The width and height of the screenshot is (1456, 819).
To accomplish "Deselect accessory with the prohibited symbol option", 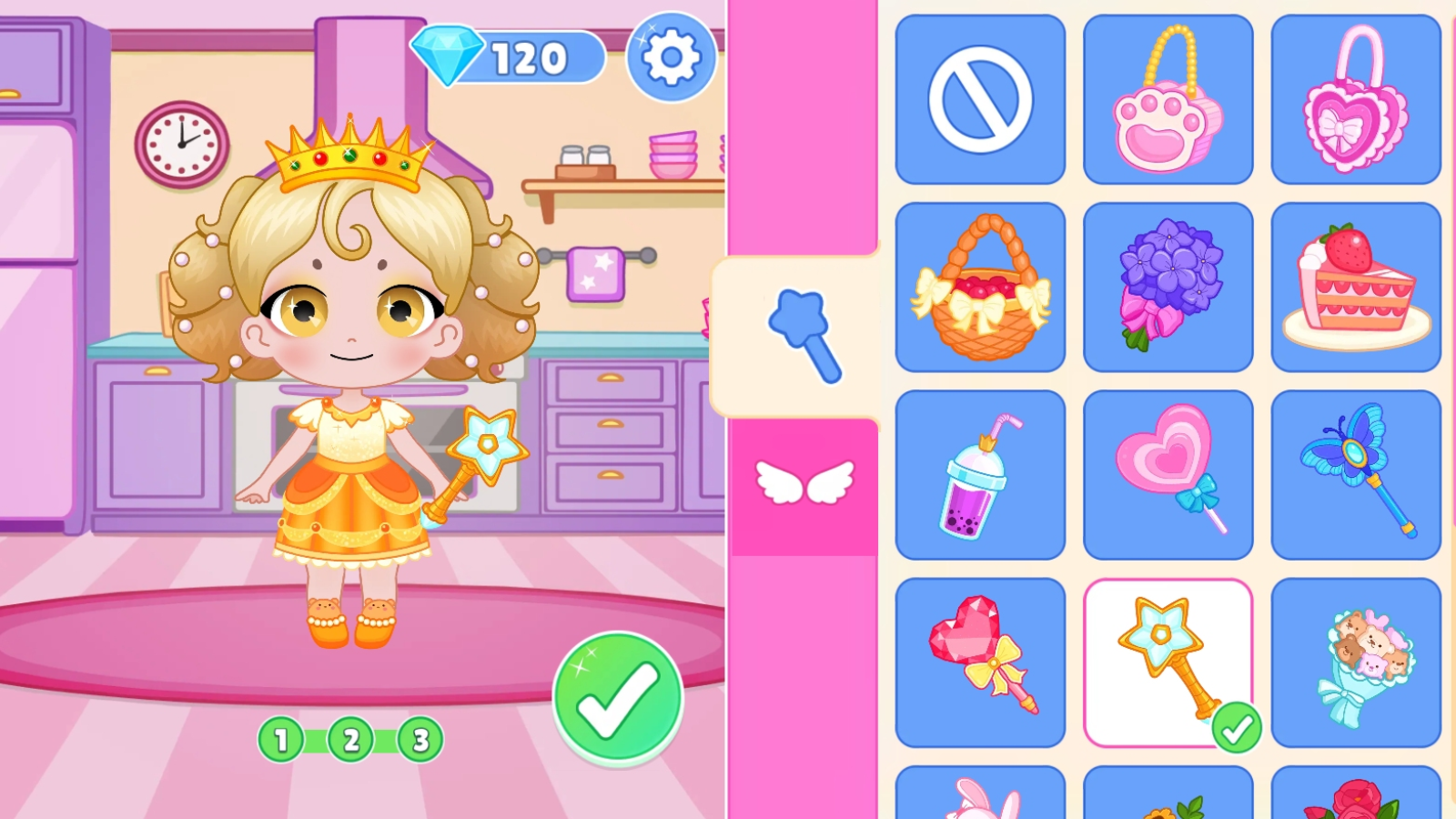I will pos(980,98).
